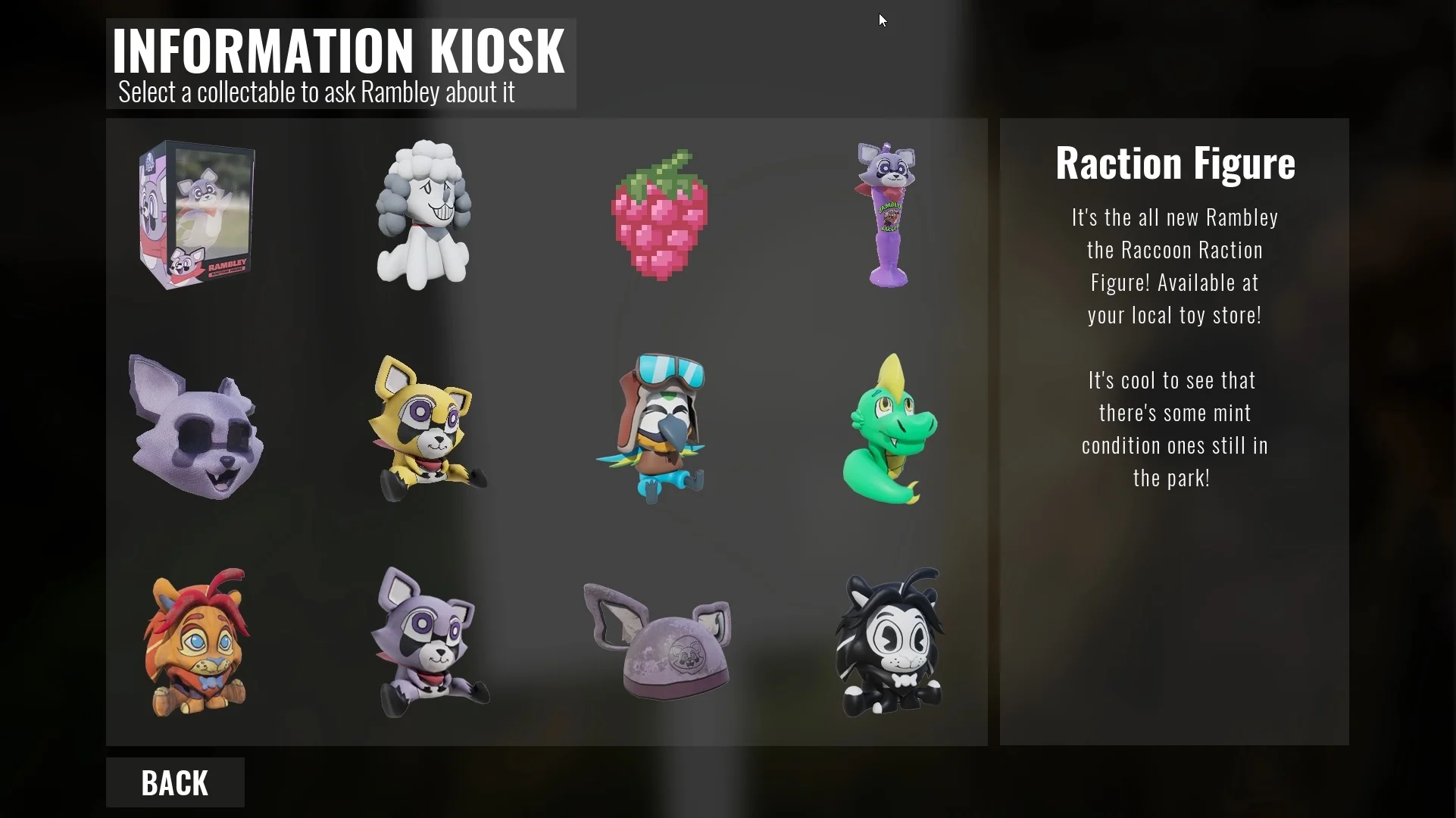Select the orange lion plush collectable

tap(197, 642)
